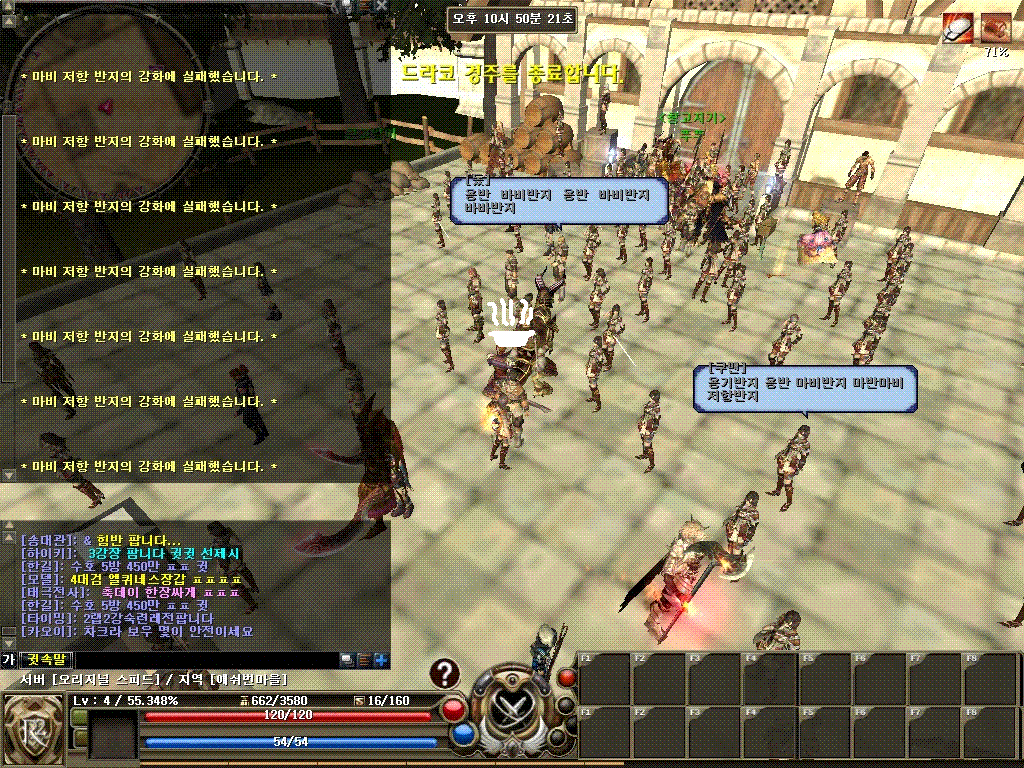Click the speech bubble chat icon
1024x768 pixels.
346,660
